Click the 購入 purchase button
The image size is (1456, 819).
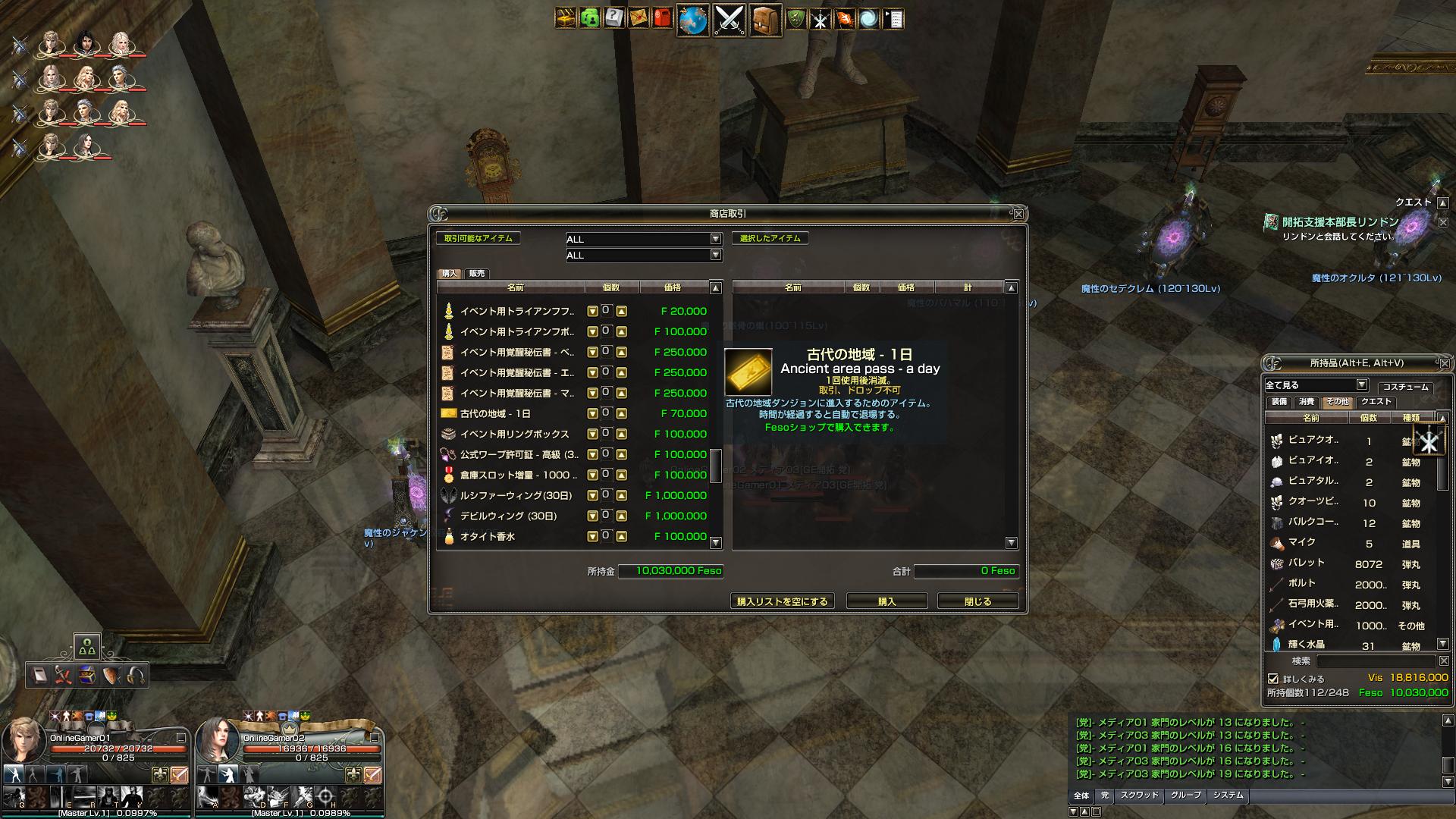point(886,601)
